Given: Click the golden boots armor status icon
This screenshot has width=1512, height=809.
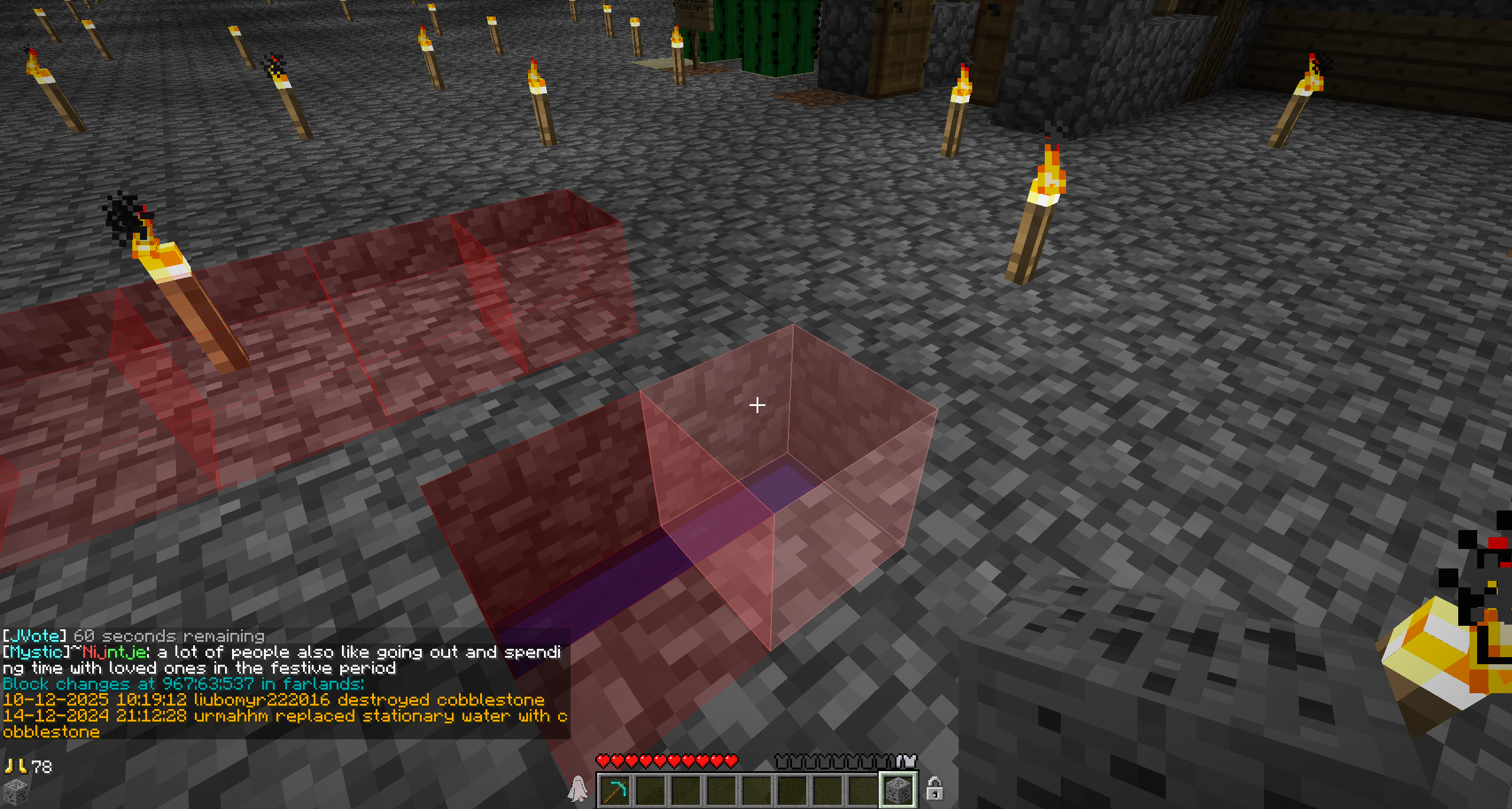Looking at the screenshot, I should coord(16,766).
